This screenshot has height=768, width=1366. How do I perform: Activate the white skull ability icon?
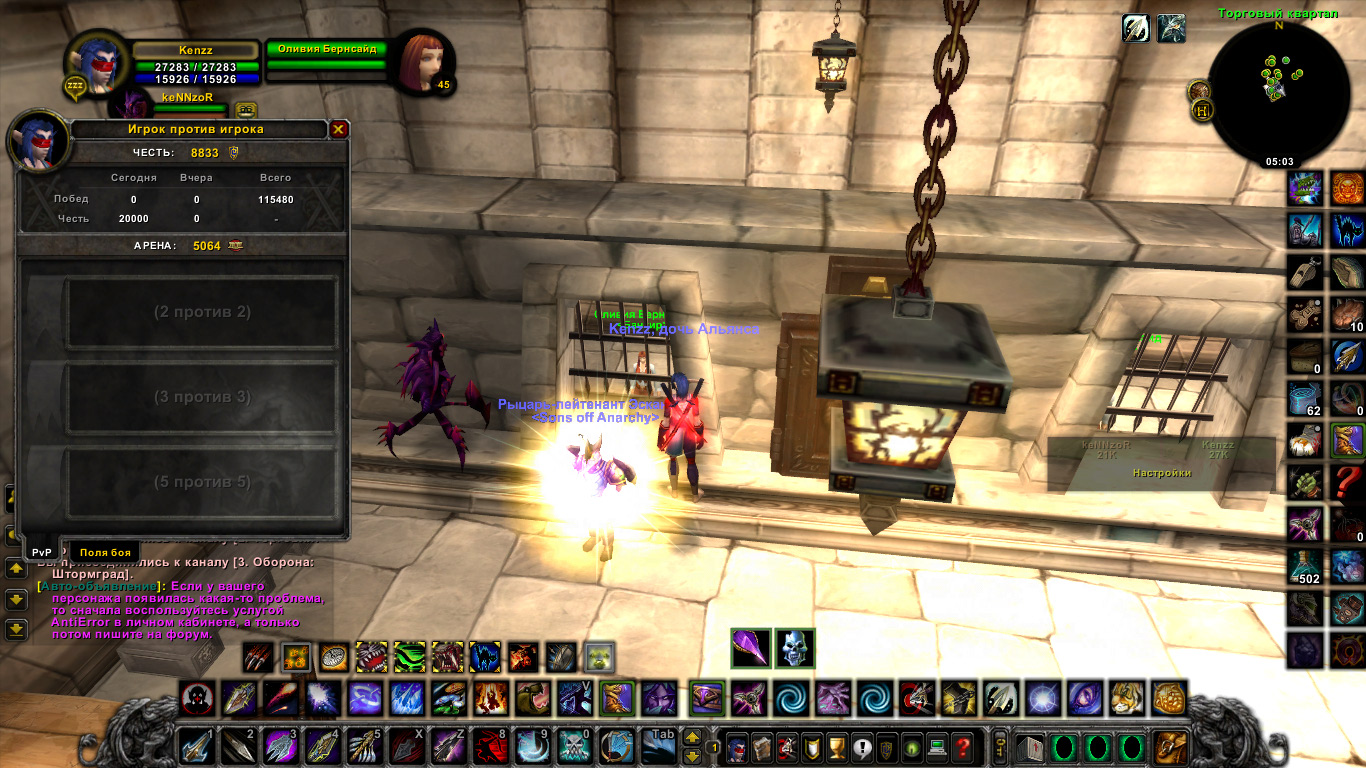point(795,648)
